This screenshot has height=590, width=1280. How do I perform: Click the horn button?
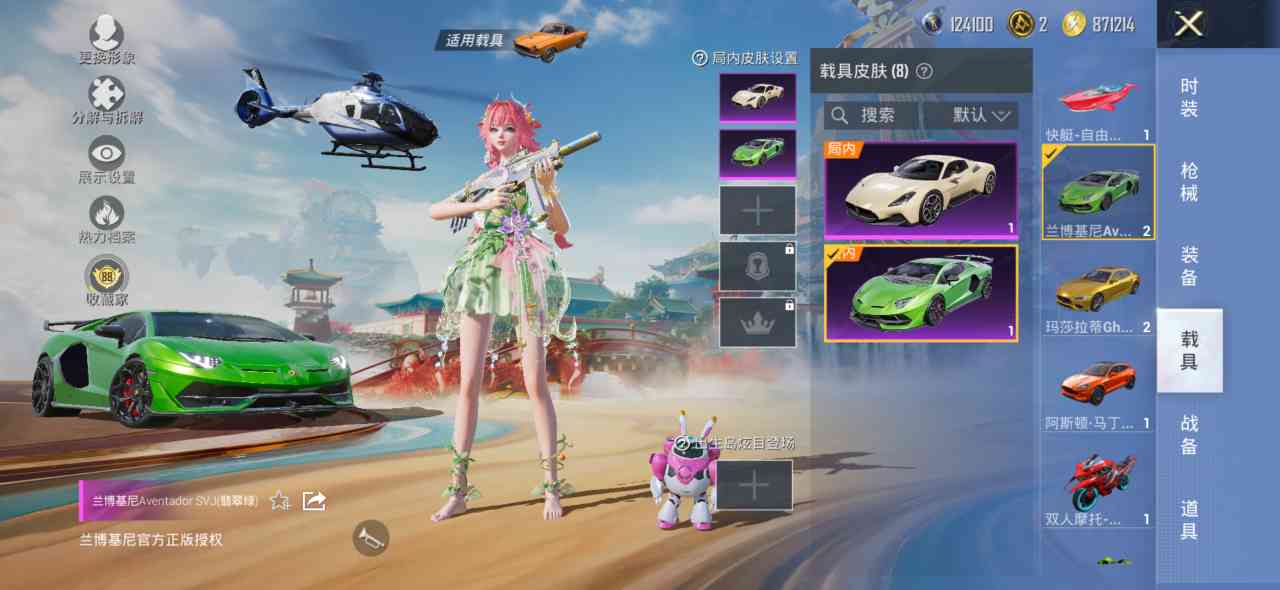pos(371,538)
